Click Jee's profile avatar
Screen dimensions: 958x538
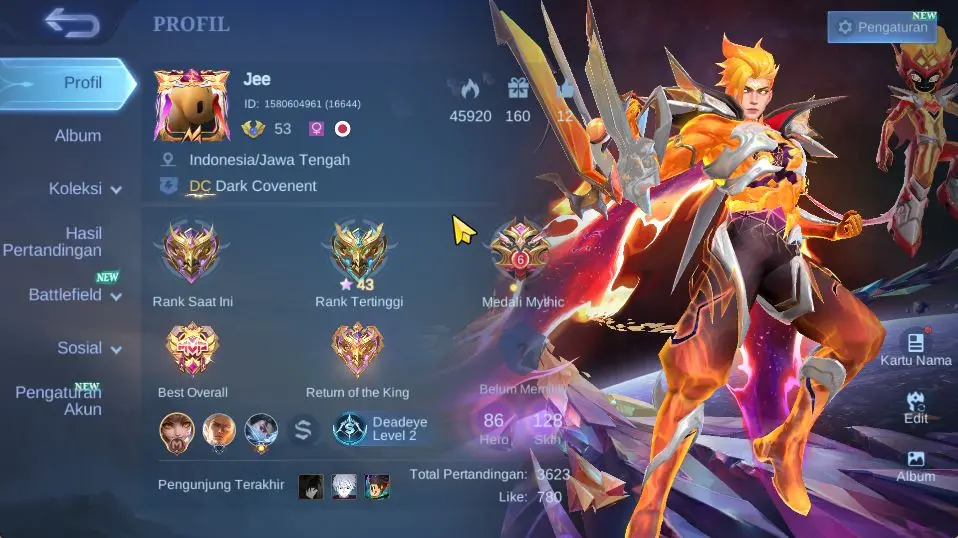pyautogui.click(x=192, y=106)
